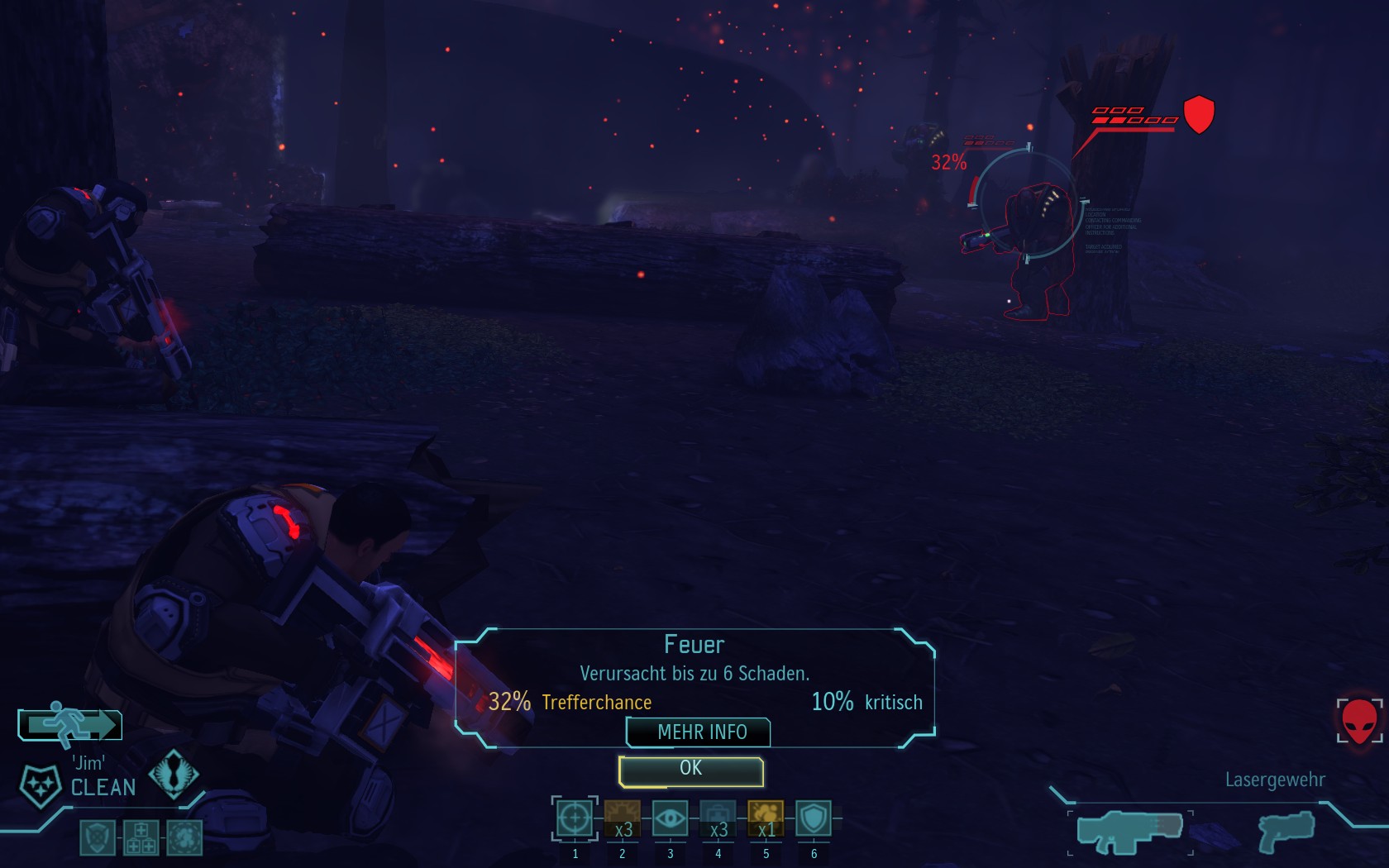The width and height of the screenshot is (1389, 868).
Task: Activate the shield Hunker Down ability
Action: coord(814,819)
